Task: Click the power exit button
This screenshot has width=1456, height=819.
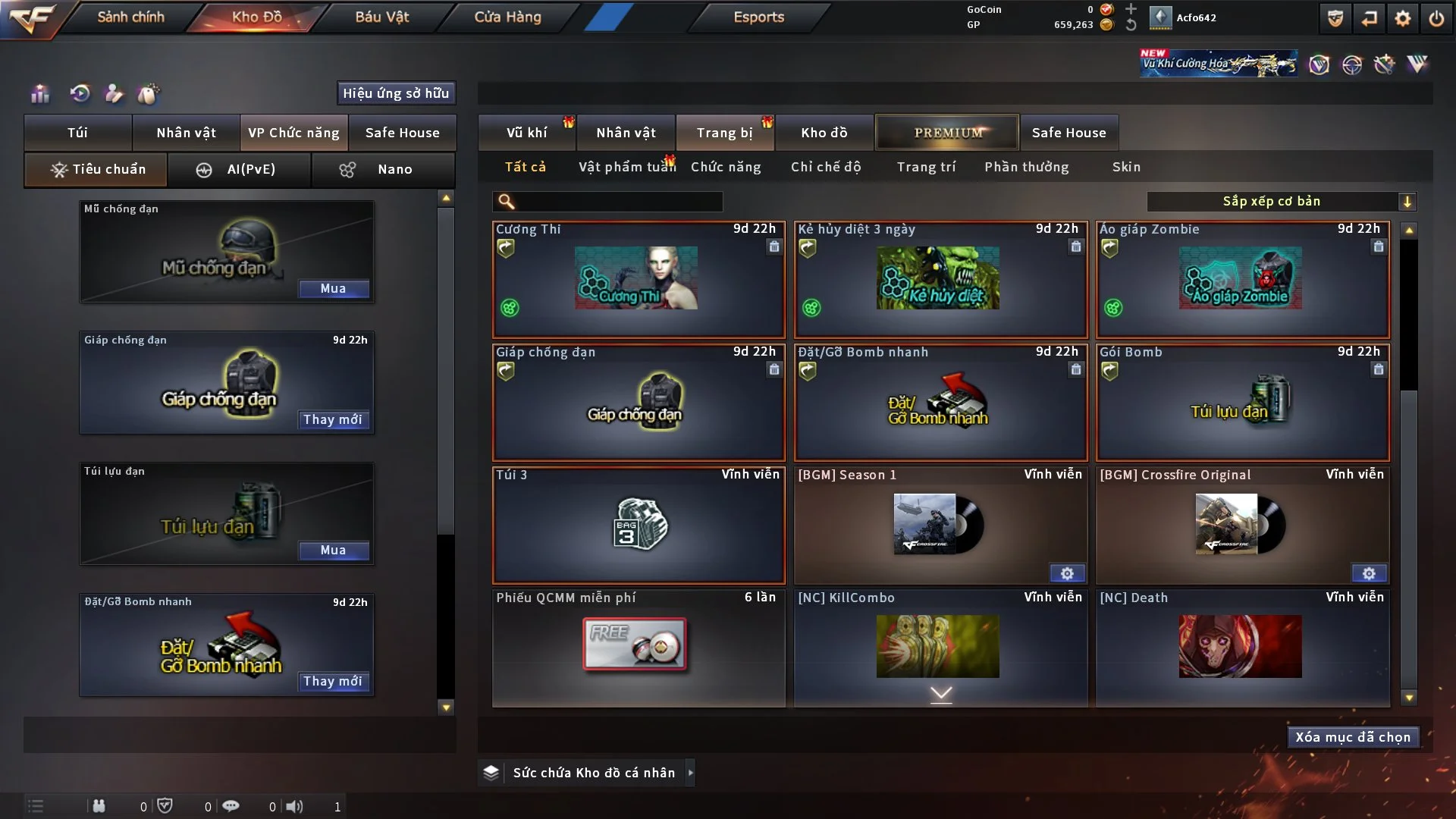Action: click(x=1436, y=18)
